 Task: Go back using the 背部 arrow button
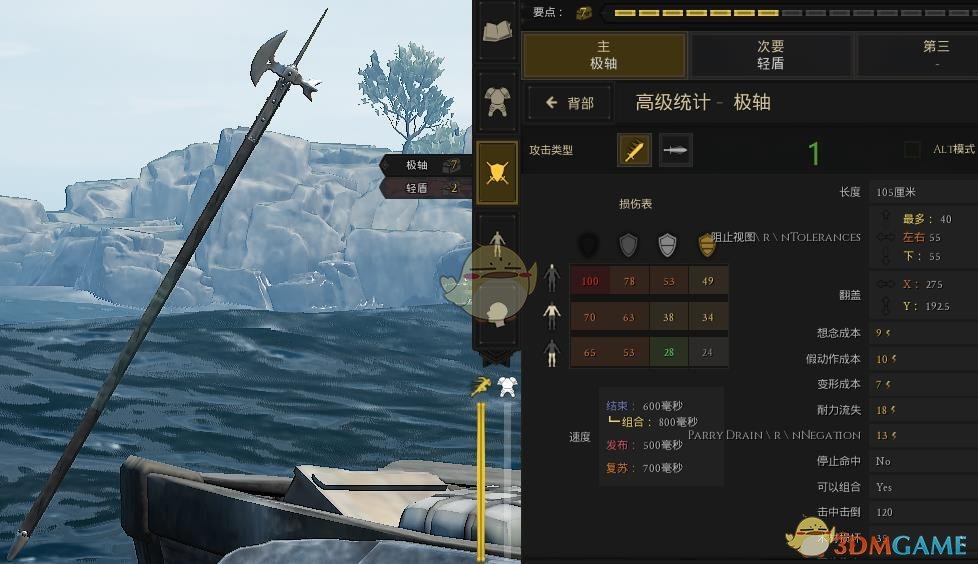[569, 103]
